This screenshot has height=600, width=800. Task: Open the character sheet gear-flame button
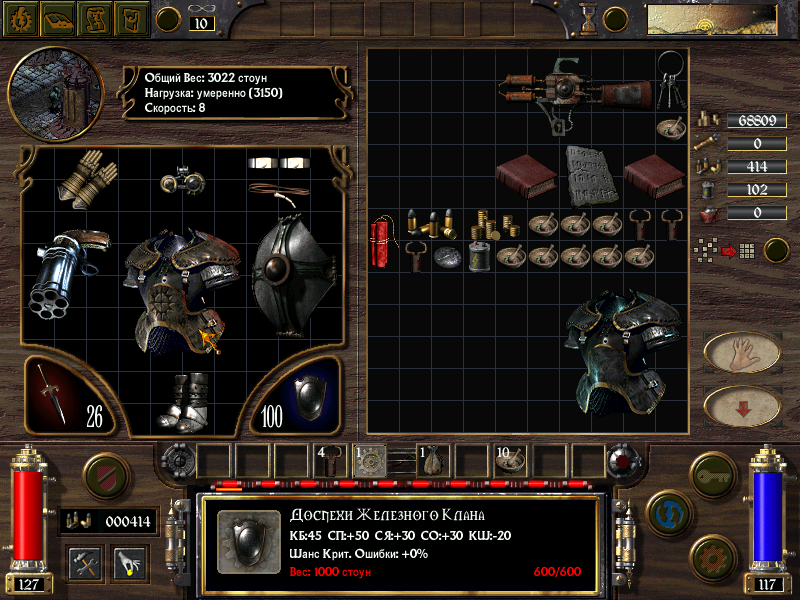(x=21, y=18)
